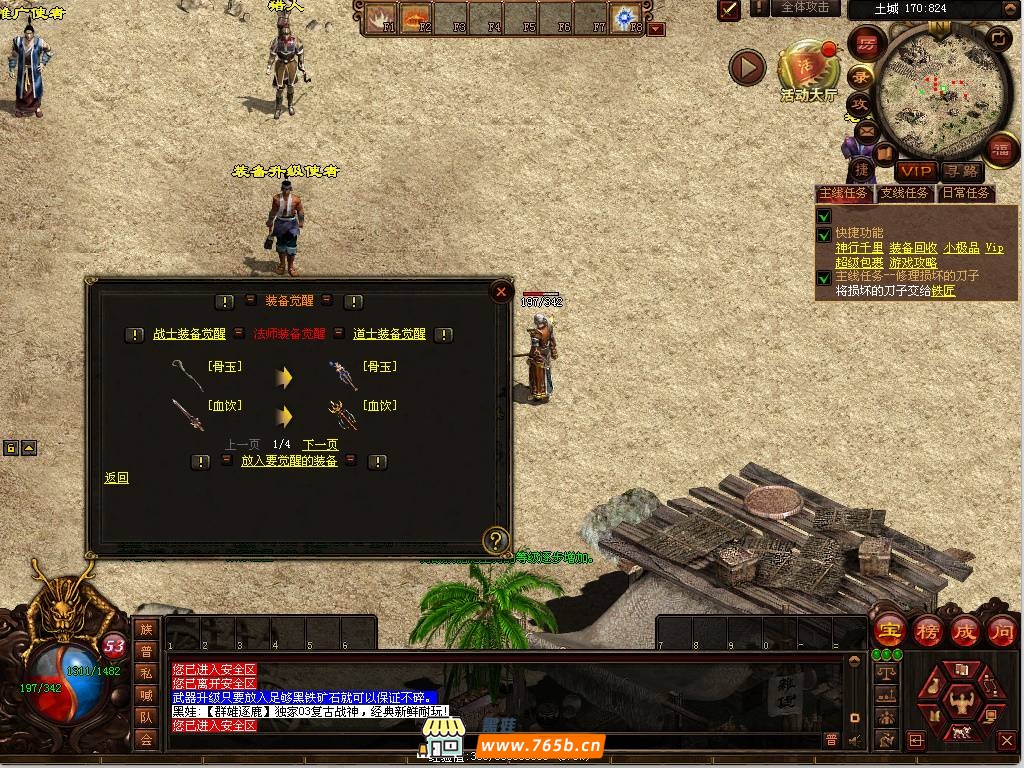Image resolution: width=1024 pixels, height=768 pixels.
Task: Click the 返回 back link
Action: (x=117, y=478)
